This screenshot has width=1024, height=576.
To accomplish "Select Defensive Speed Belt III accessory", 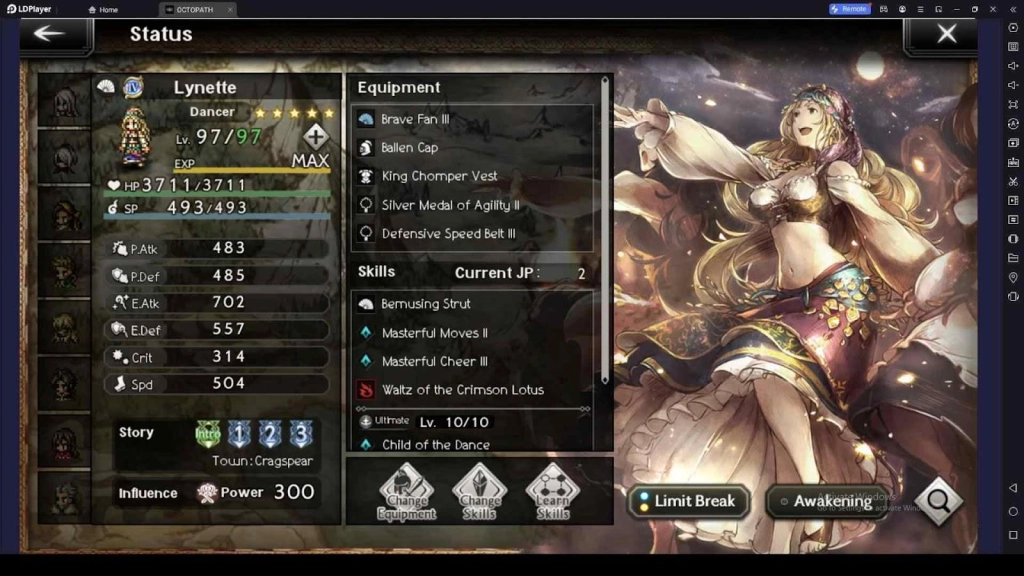I will 472,233.
